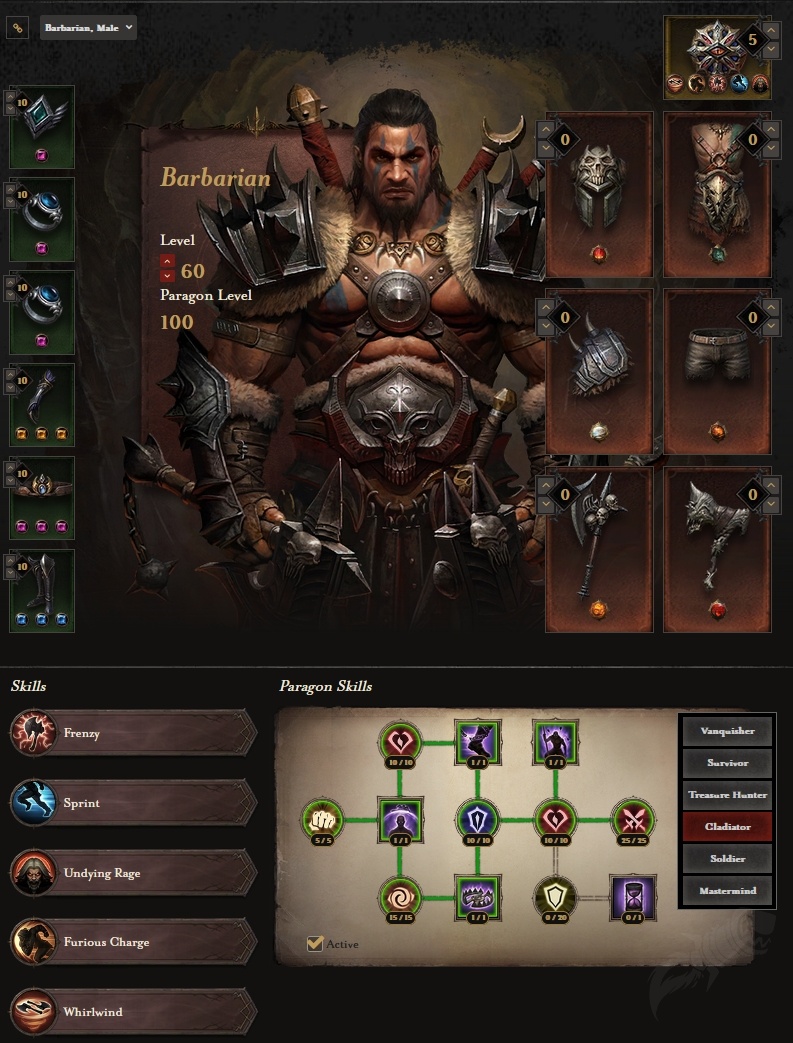Screen dimensions: 793x1043
Task: Select the chest armor equipment slot
Action: pyautogui.click(x=718, y=194)
